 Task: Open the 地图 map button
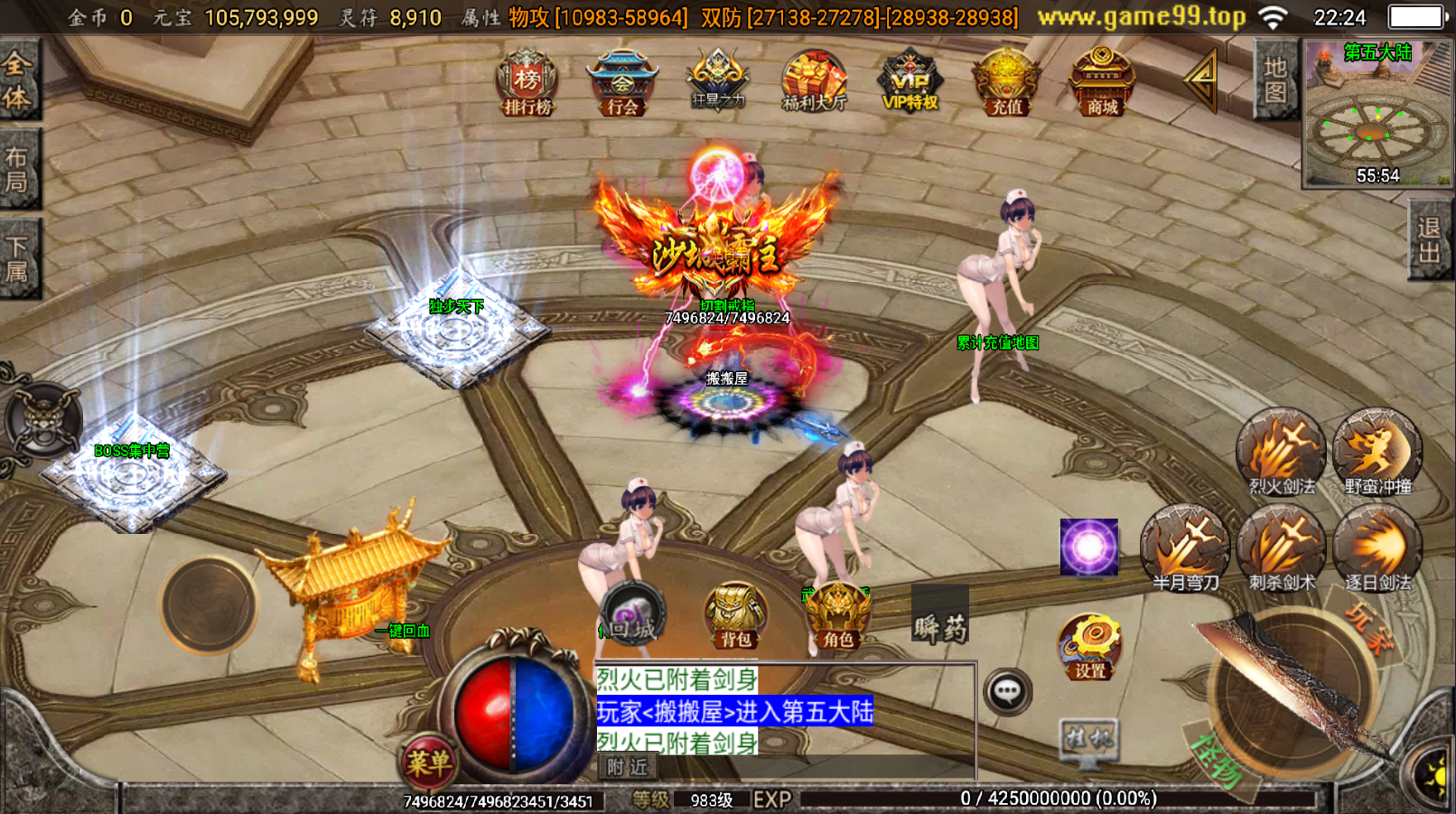[x=1275, y=81]
